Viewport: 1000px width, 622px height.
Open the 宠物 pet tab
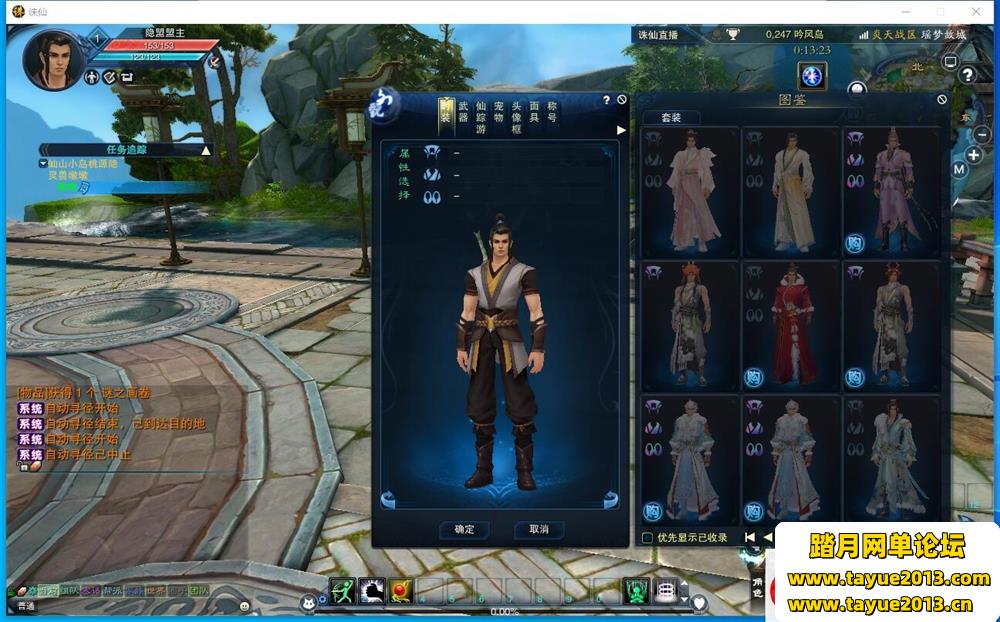(498, 111)
